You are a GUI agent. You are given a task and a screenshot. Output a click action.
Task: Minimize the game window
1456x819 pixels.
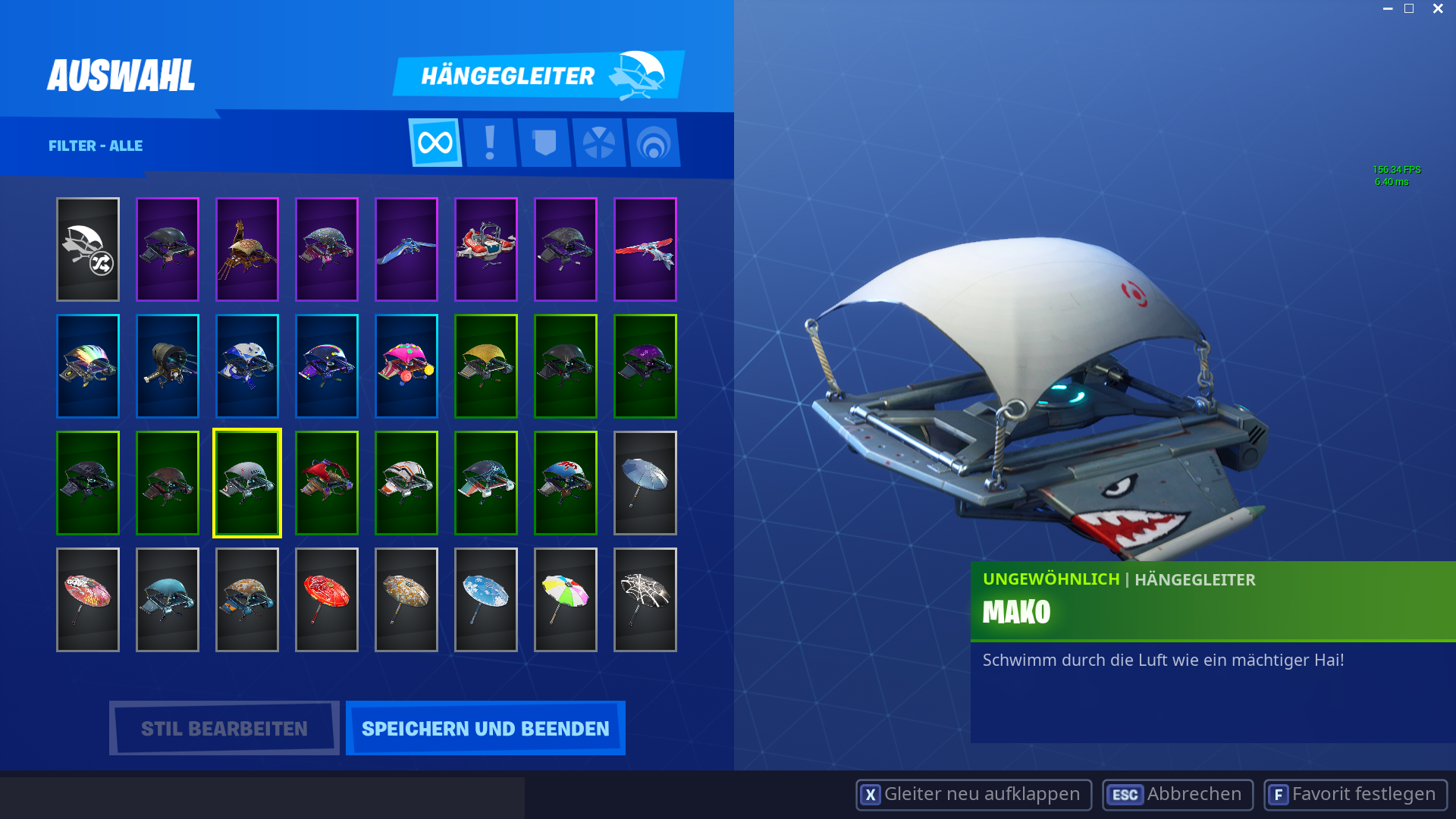pos(1388,9)
